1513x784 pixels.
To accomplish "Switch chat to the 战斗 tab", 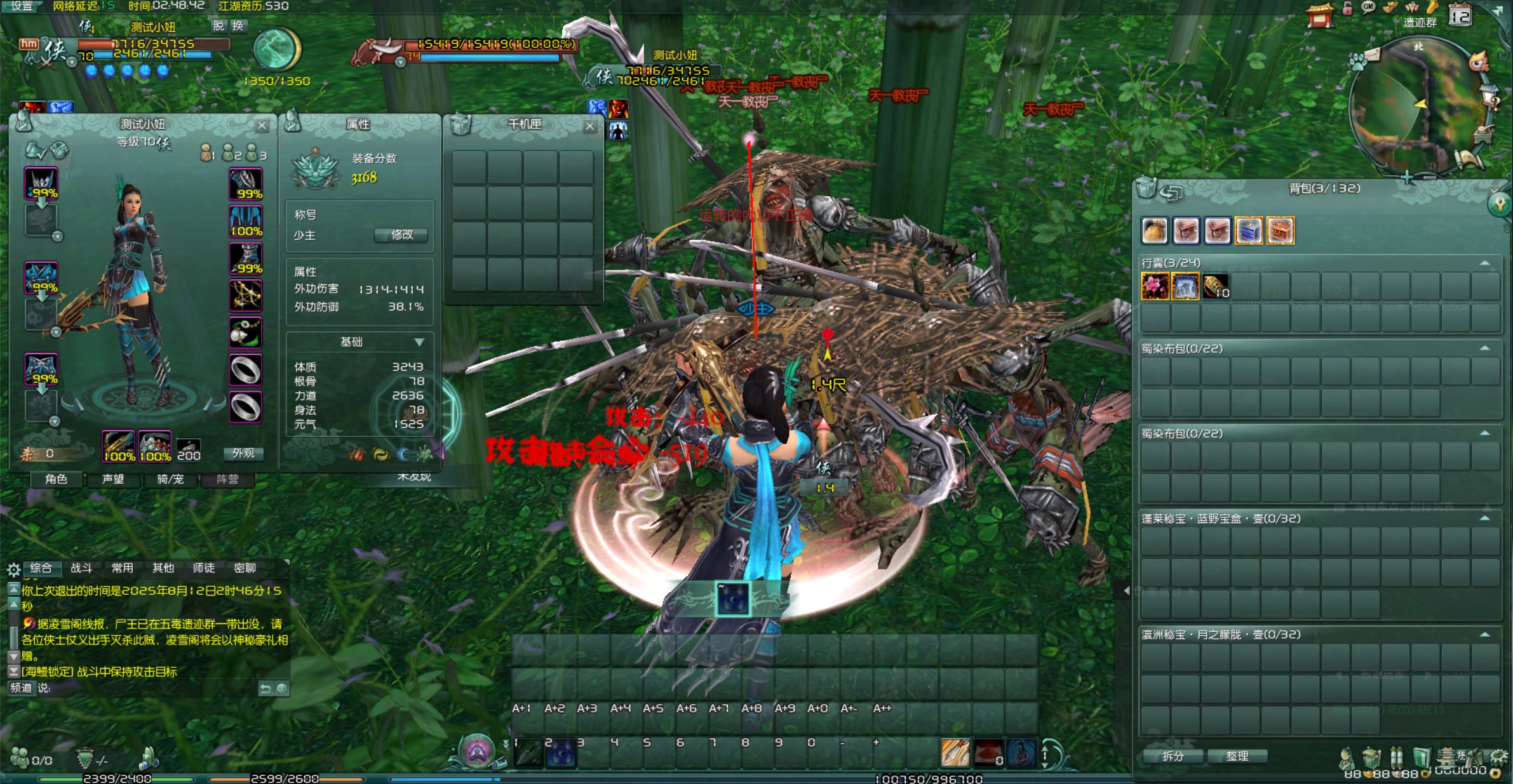I will click(81, 568).
